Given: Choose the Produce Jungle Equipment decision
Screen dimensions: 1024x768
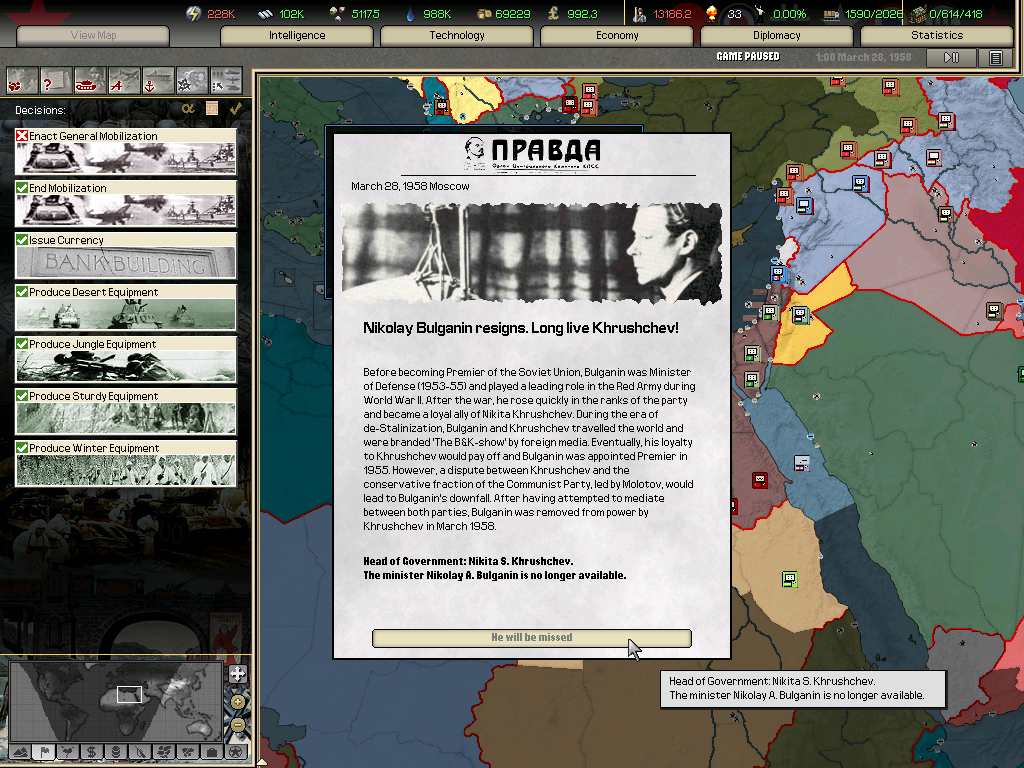Looking at the screenshot, I should (126, 360).
